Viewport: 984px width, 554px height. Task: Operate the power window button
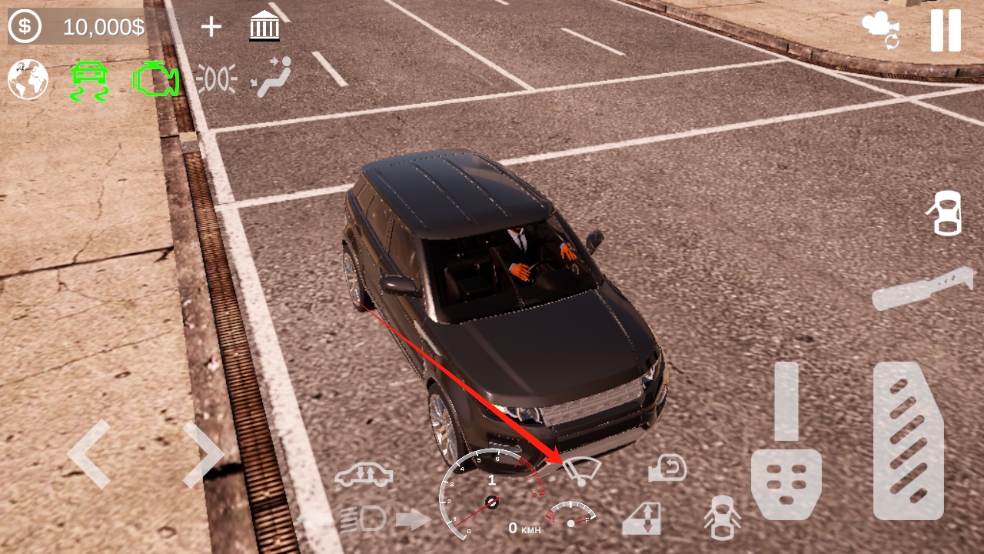pos(641,518)
